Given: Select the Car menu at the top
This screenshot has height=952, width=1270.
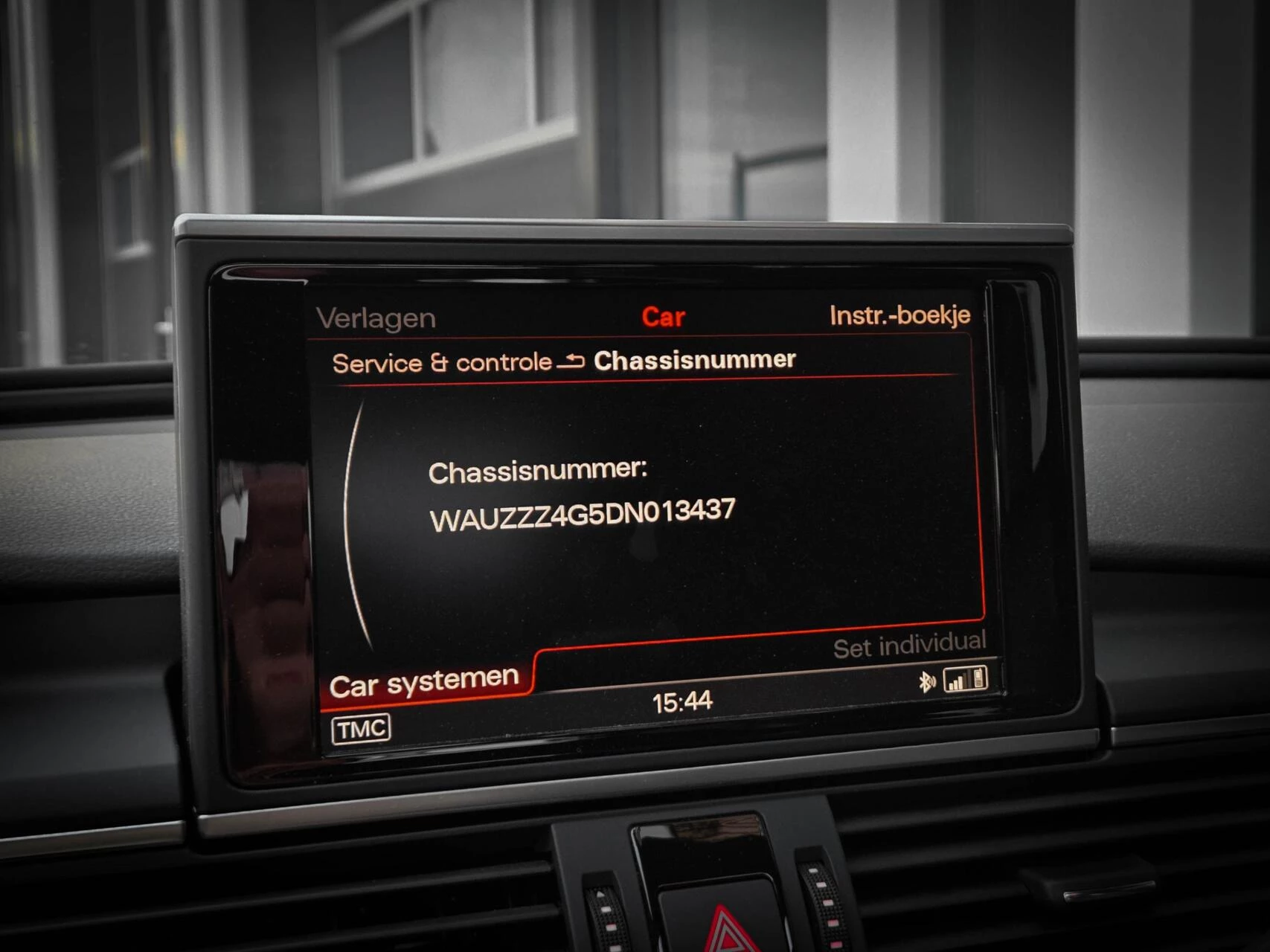Looking at the screenshot, I should [x=664, y=317].
